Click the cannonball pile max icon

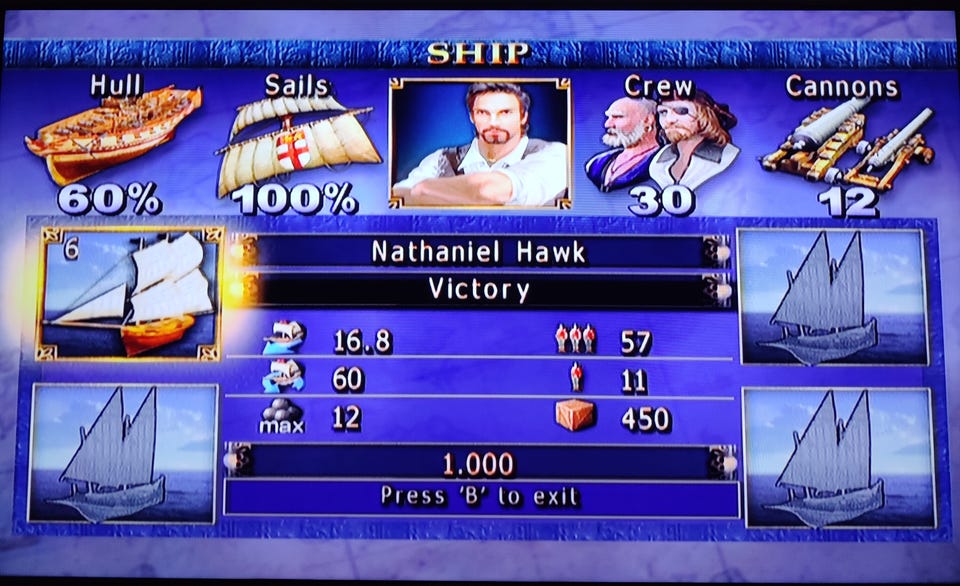(281, 415)
